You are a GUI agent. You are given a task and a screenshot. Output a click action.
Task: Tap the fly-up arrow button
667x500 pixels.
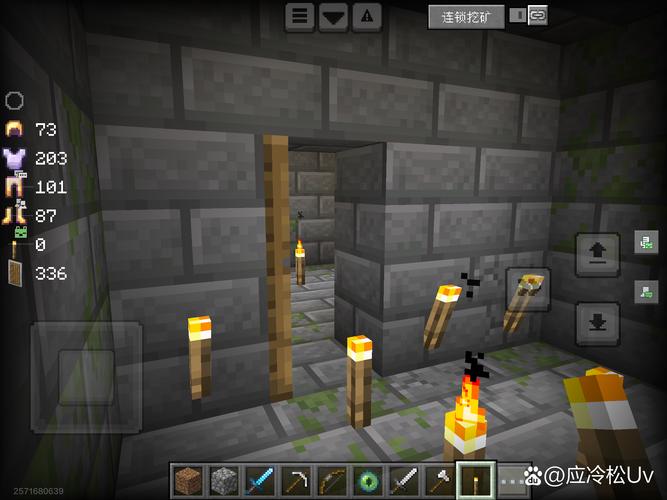point(597,253)
